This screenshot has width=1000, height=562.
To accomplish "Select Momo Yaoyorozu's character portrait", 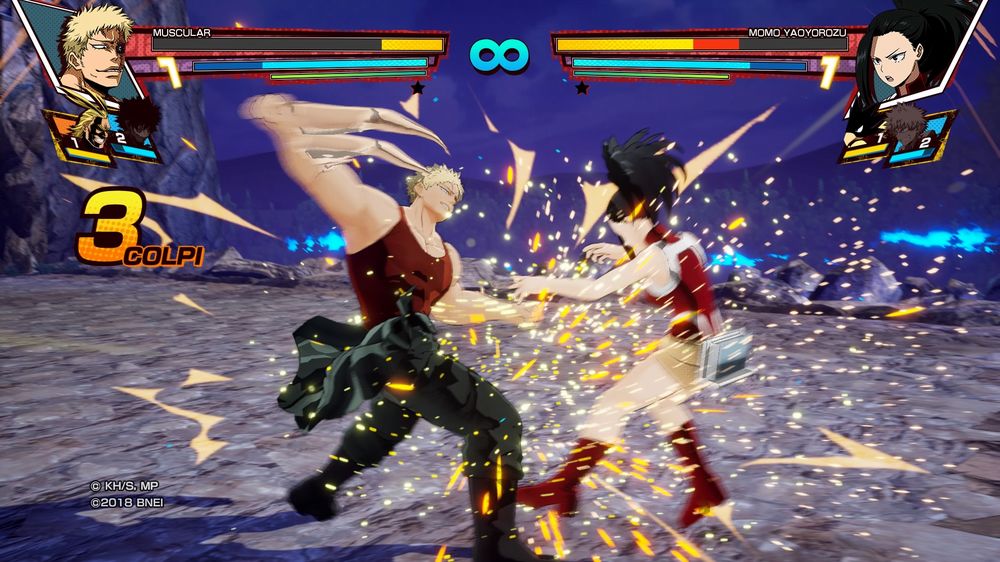I will [908, 55].
